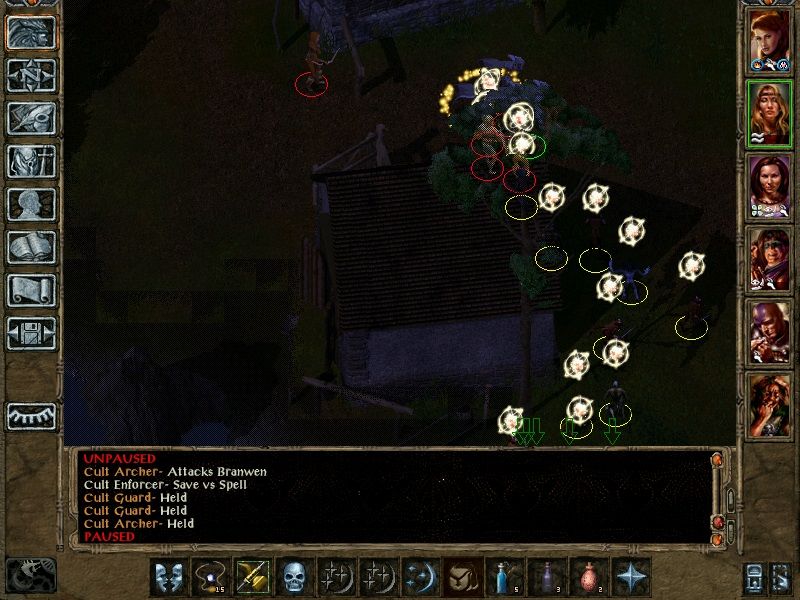Open the inventory screen
The image size is (800, 600).
(31, 161)
